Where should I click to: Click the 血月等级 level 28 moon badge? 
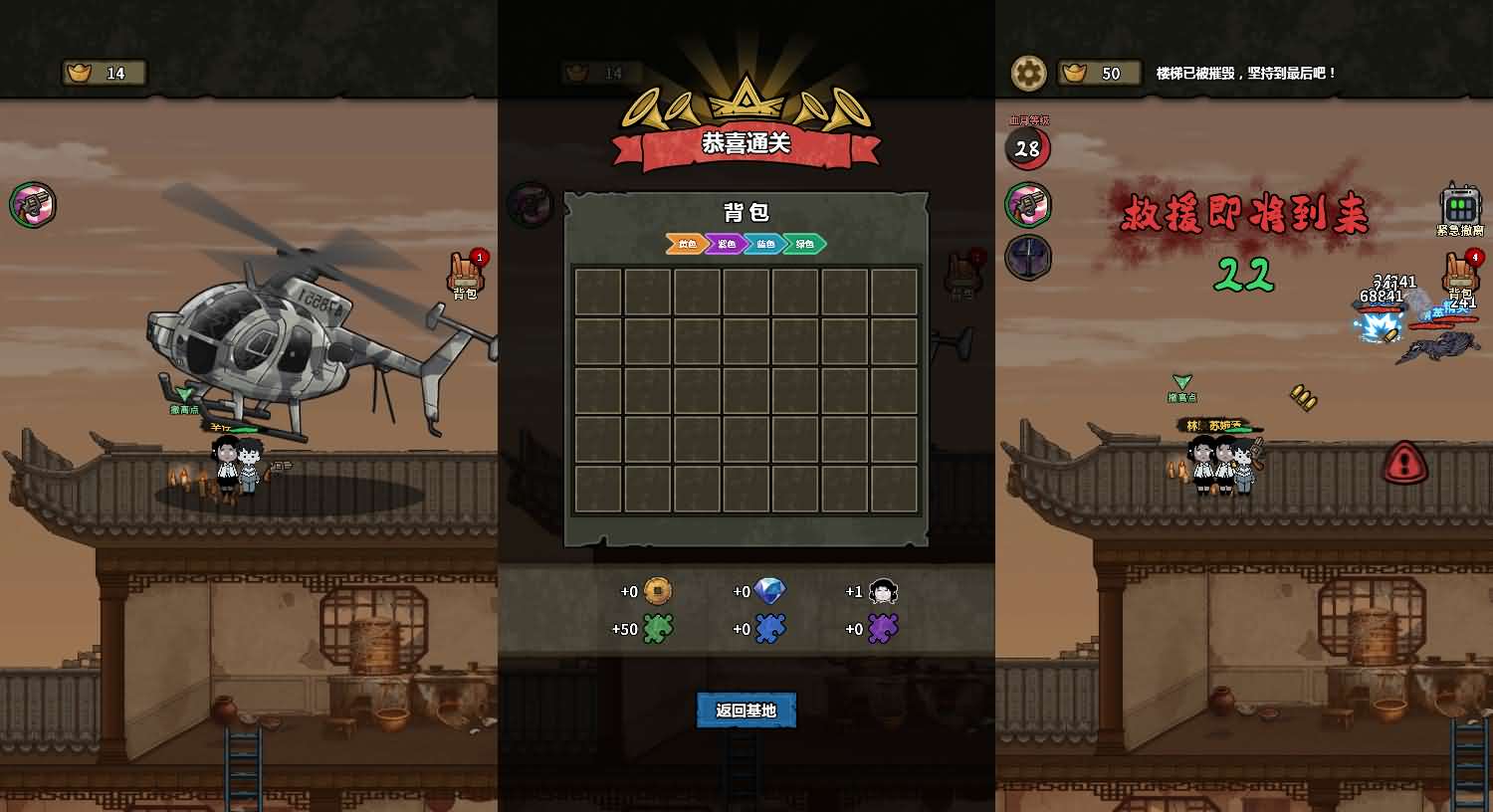point(1028,148)
